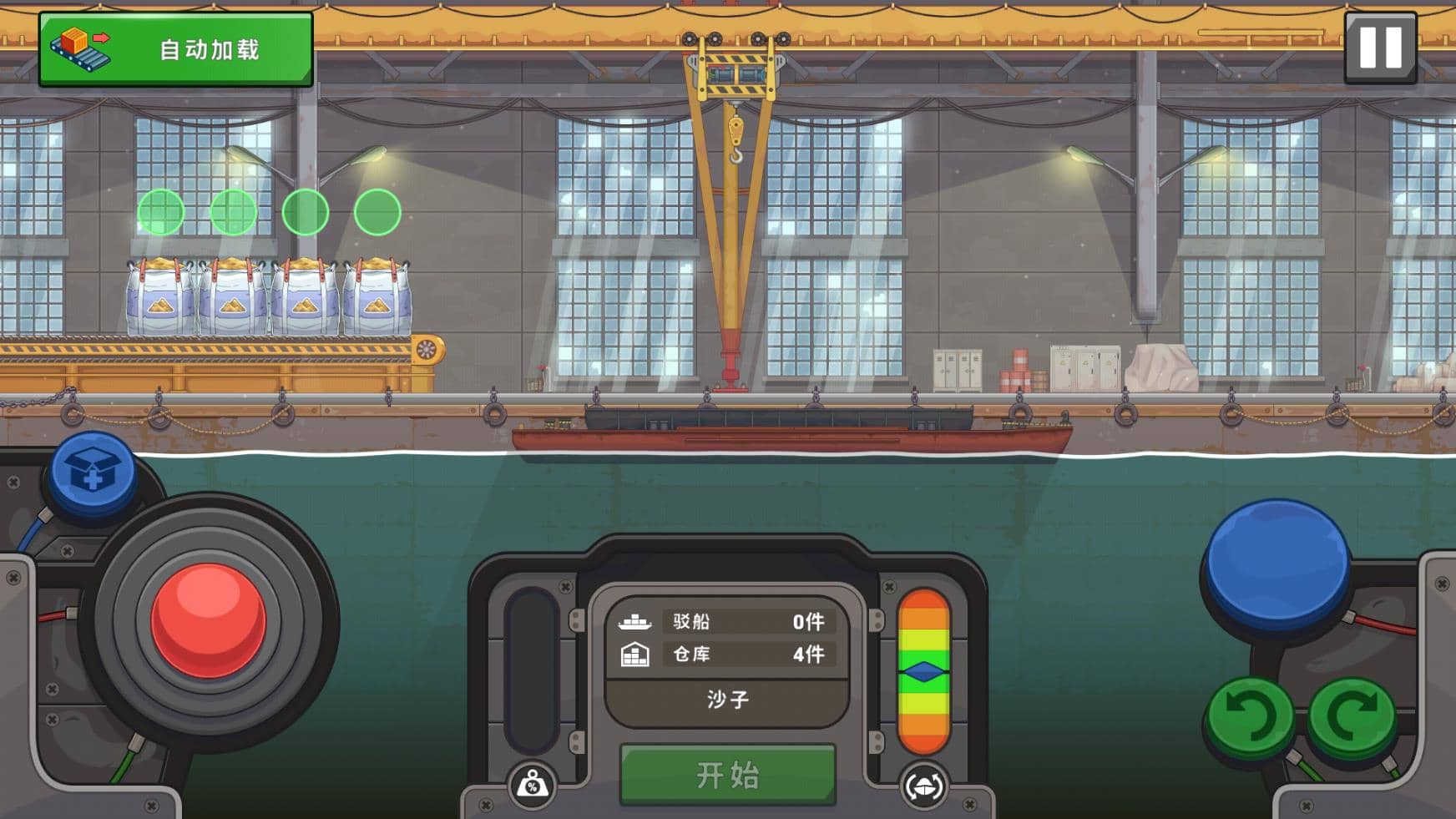Rotate cargo counterclockwise with green button
Image resolution: width=1456 pixels, height=819 pixels.
pos(1251,716)
